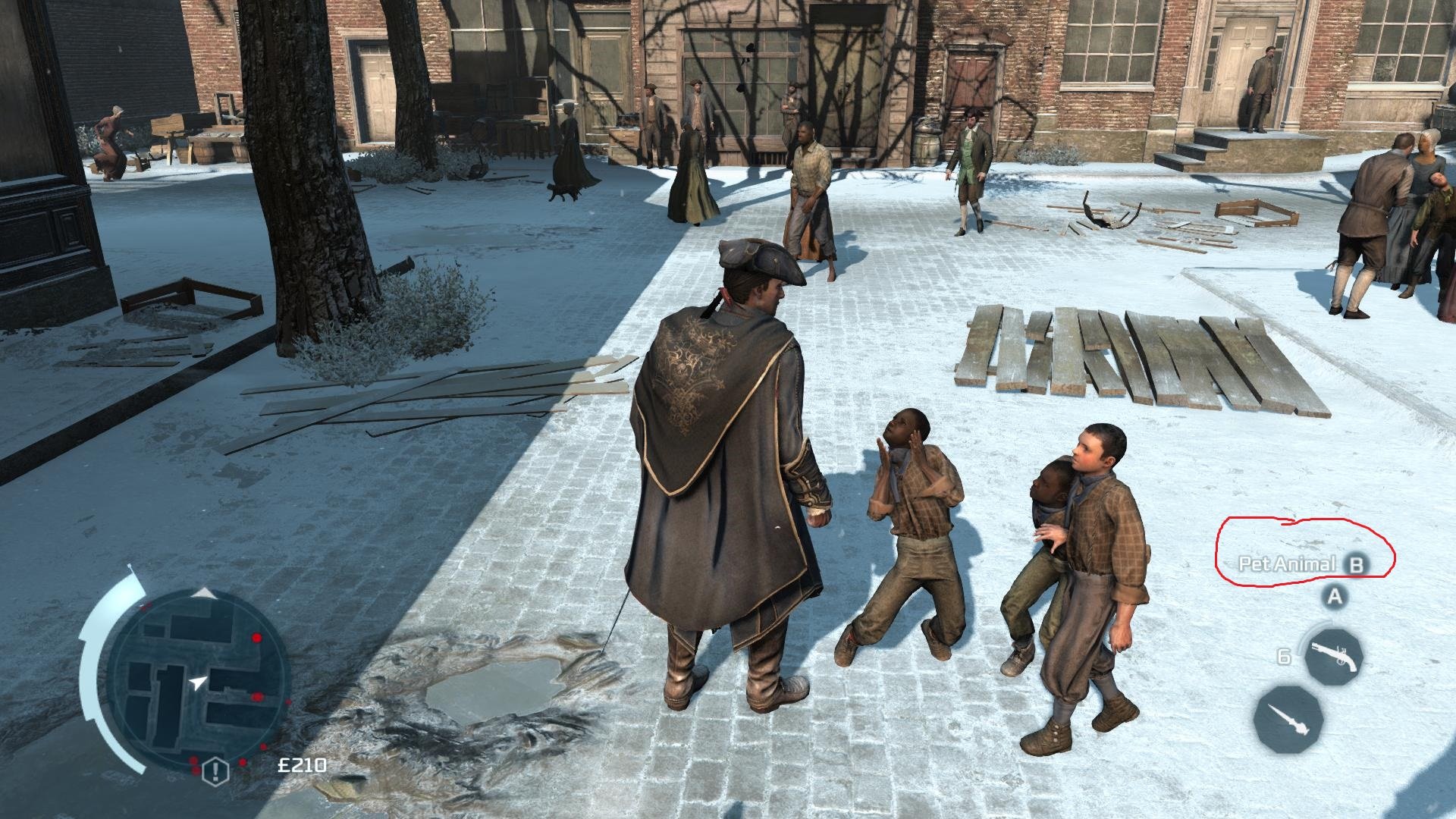Screen dimensions: 1456x819
Task: Open the exclamation mark alert icon
Action: tap(216, 771)
